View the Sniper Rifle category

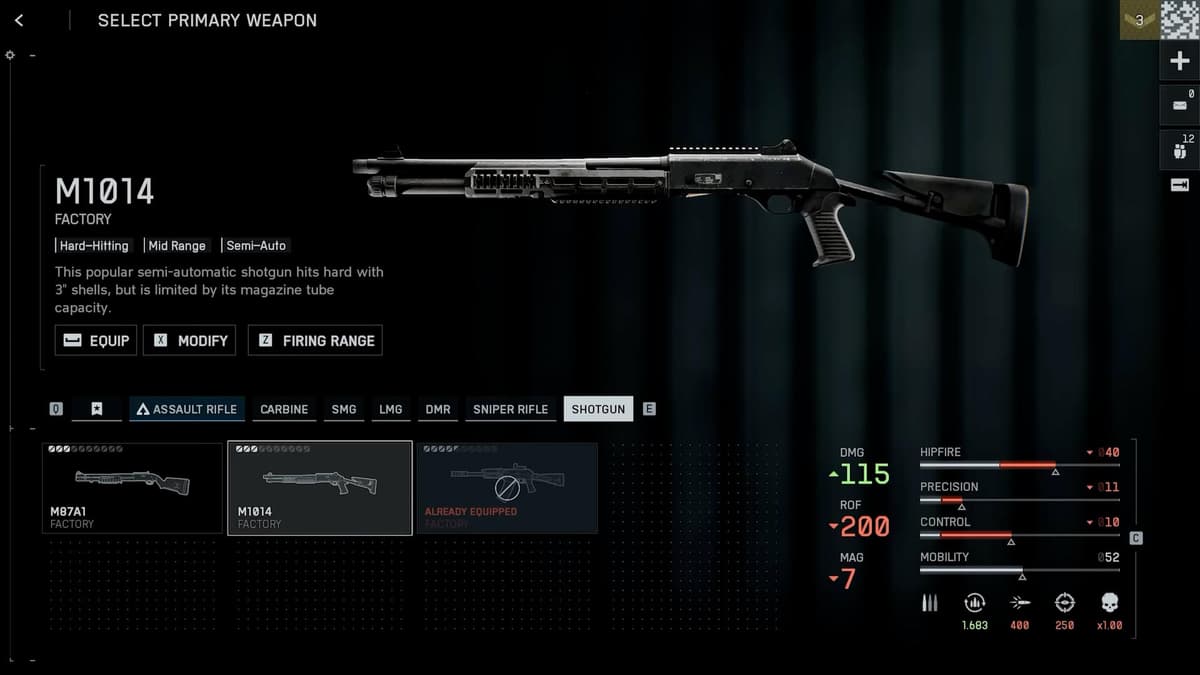tap(510, 409)
